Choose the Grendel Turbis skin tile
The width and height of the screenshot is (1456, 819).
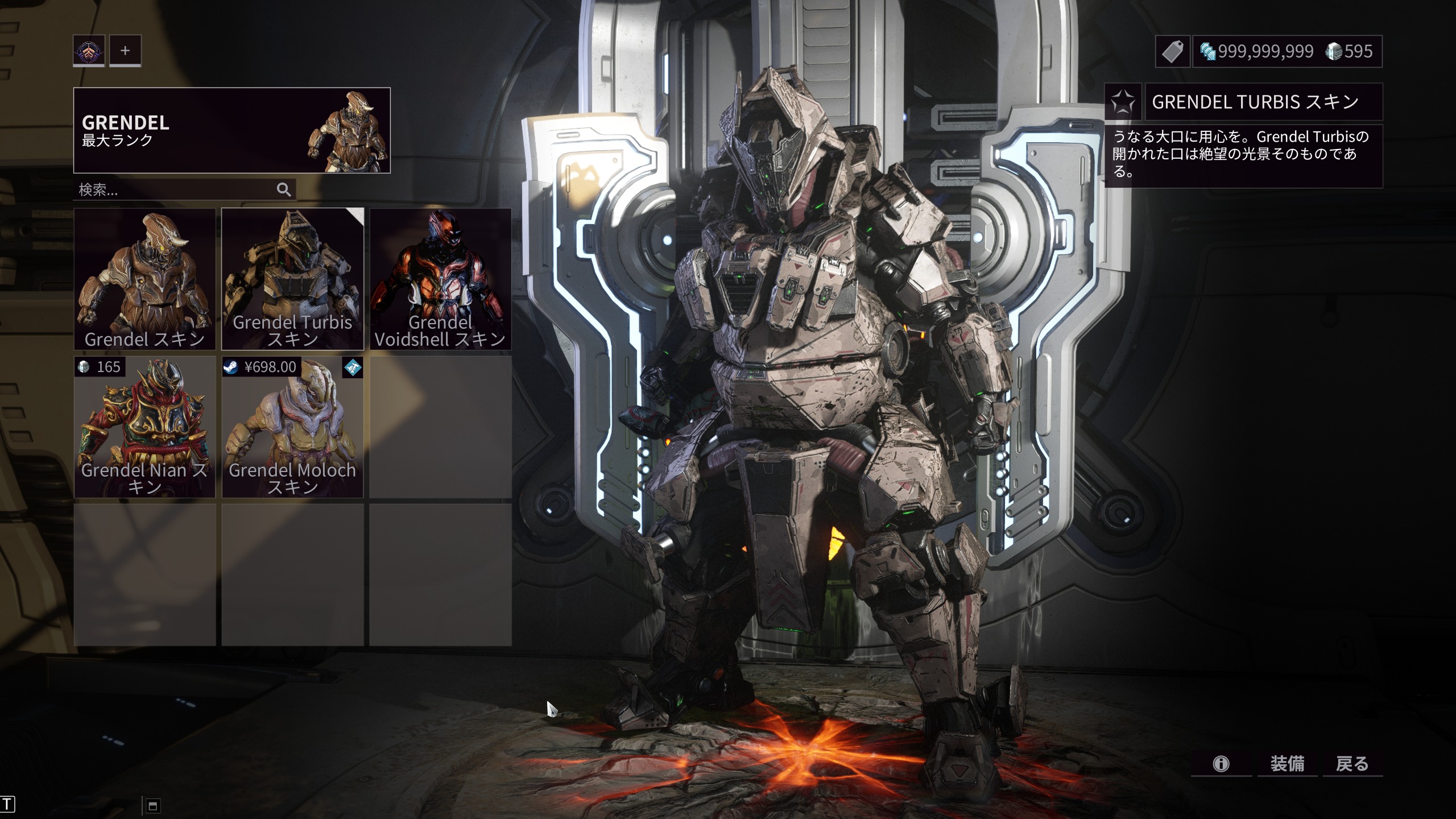[292, 279]
